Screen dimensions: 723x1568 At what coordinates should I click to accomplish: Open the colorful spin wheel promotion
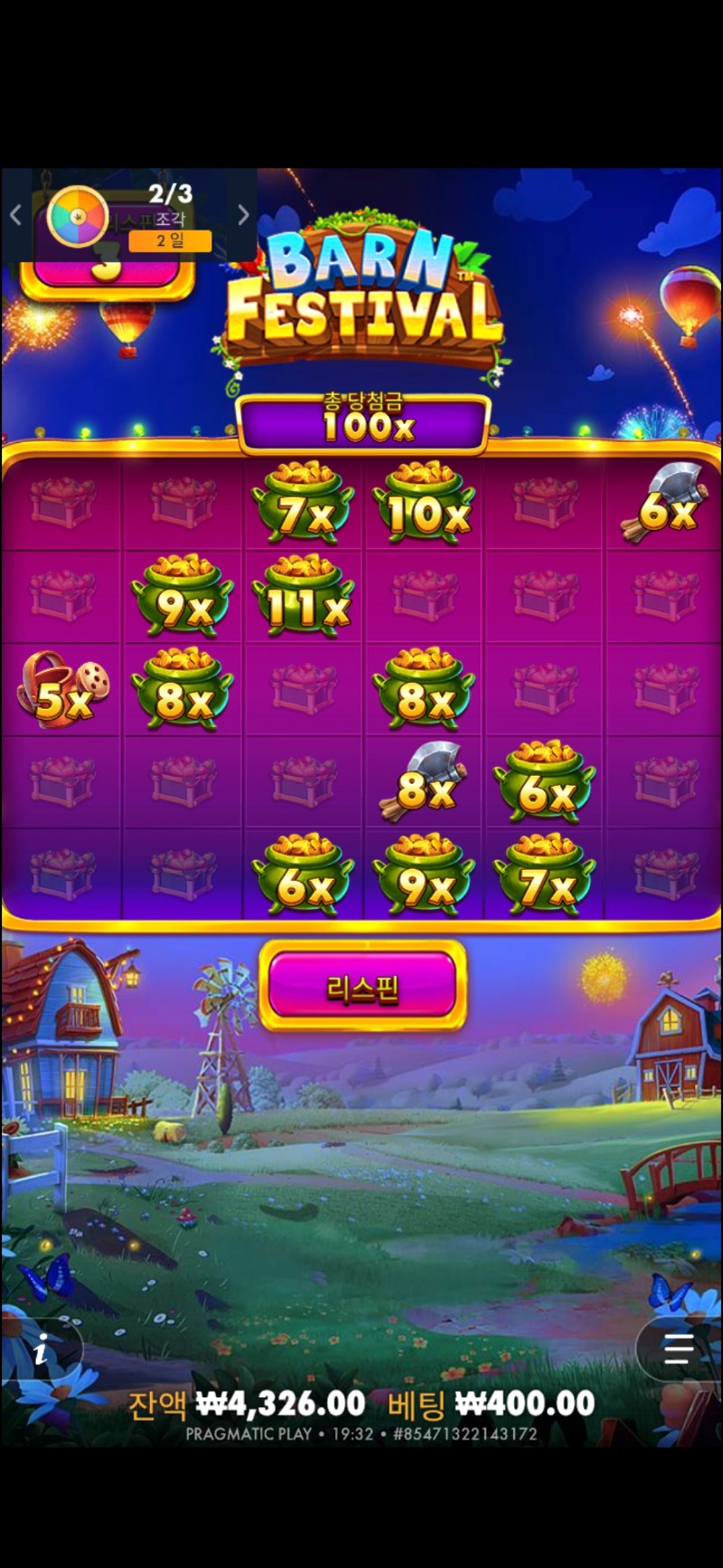[77, 216]
